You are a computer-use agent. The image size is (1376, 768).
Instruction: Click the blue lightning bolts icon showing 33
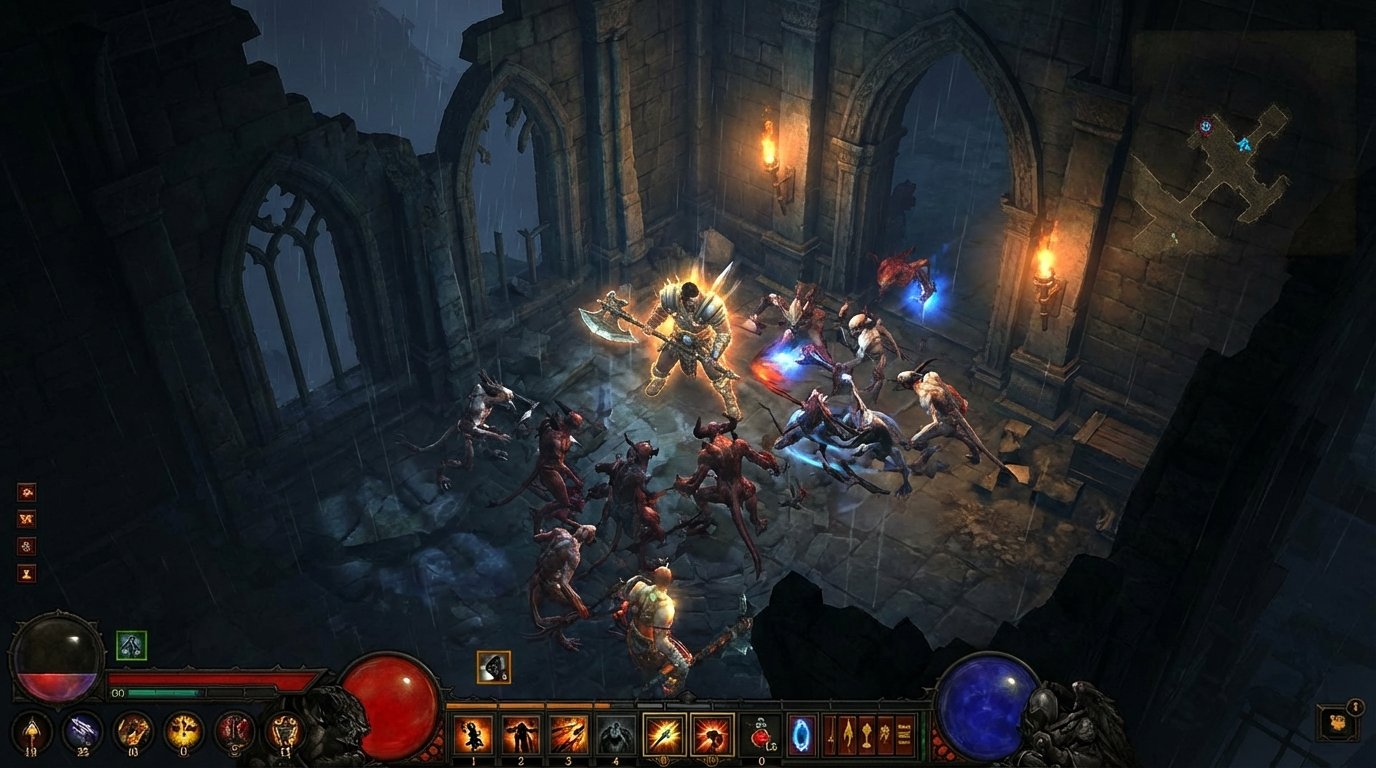click(80, 727)
